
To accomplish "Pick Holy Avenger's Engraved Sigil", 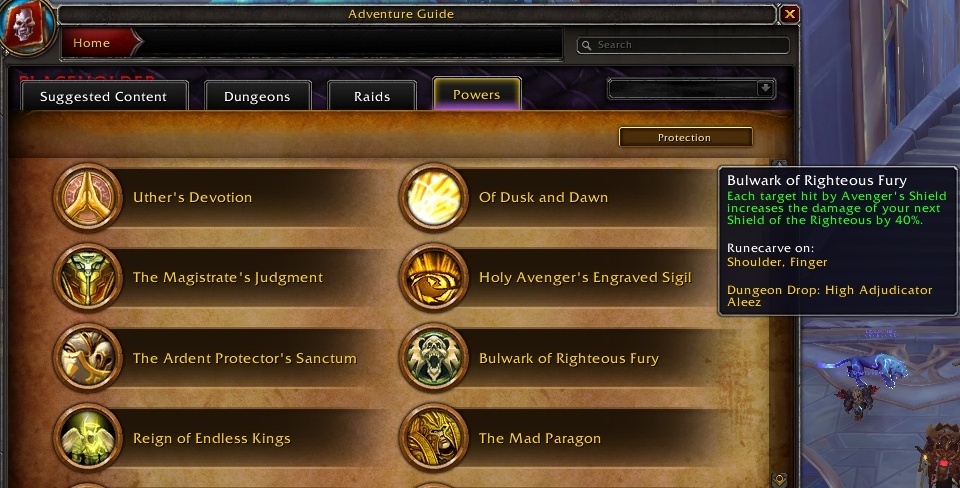I will click(585, 277).
